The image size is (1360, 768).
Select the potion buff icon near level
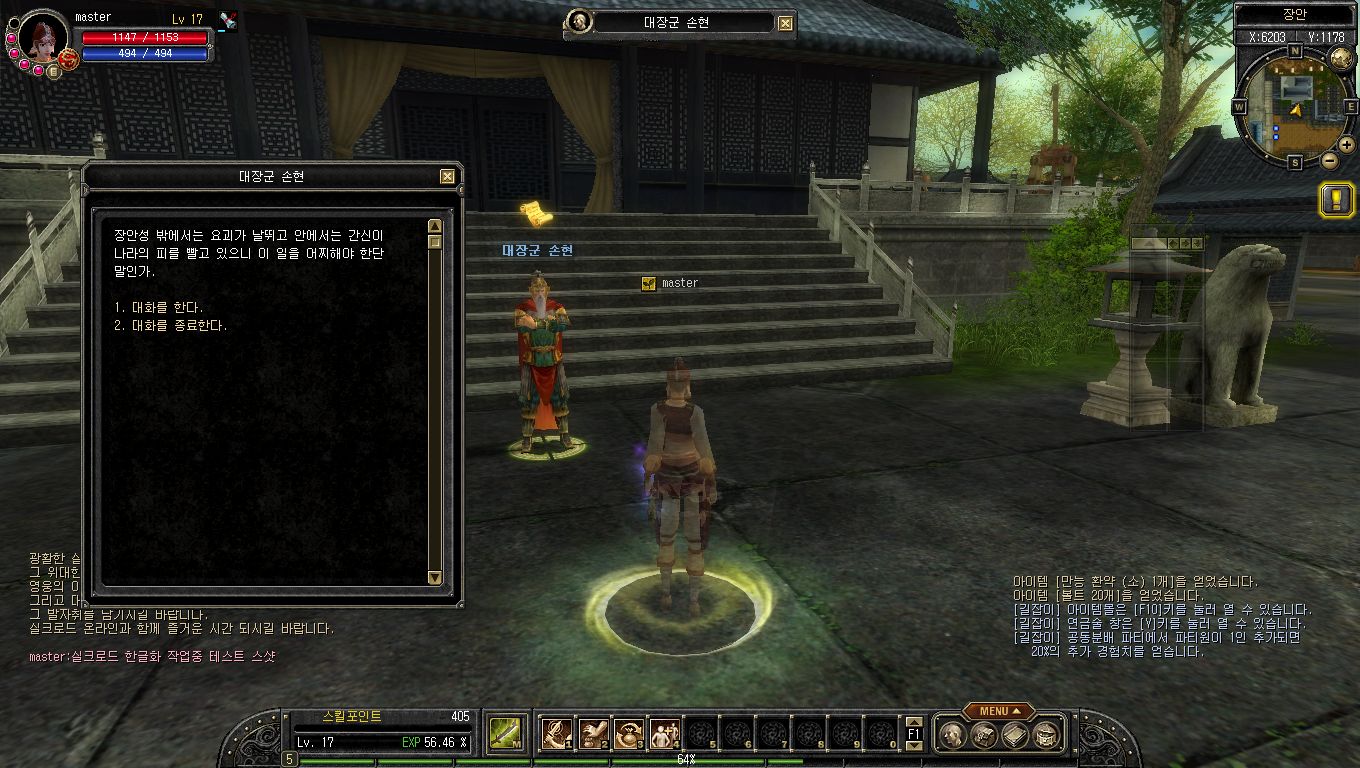(x=228, y=21)
